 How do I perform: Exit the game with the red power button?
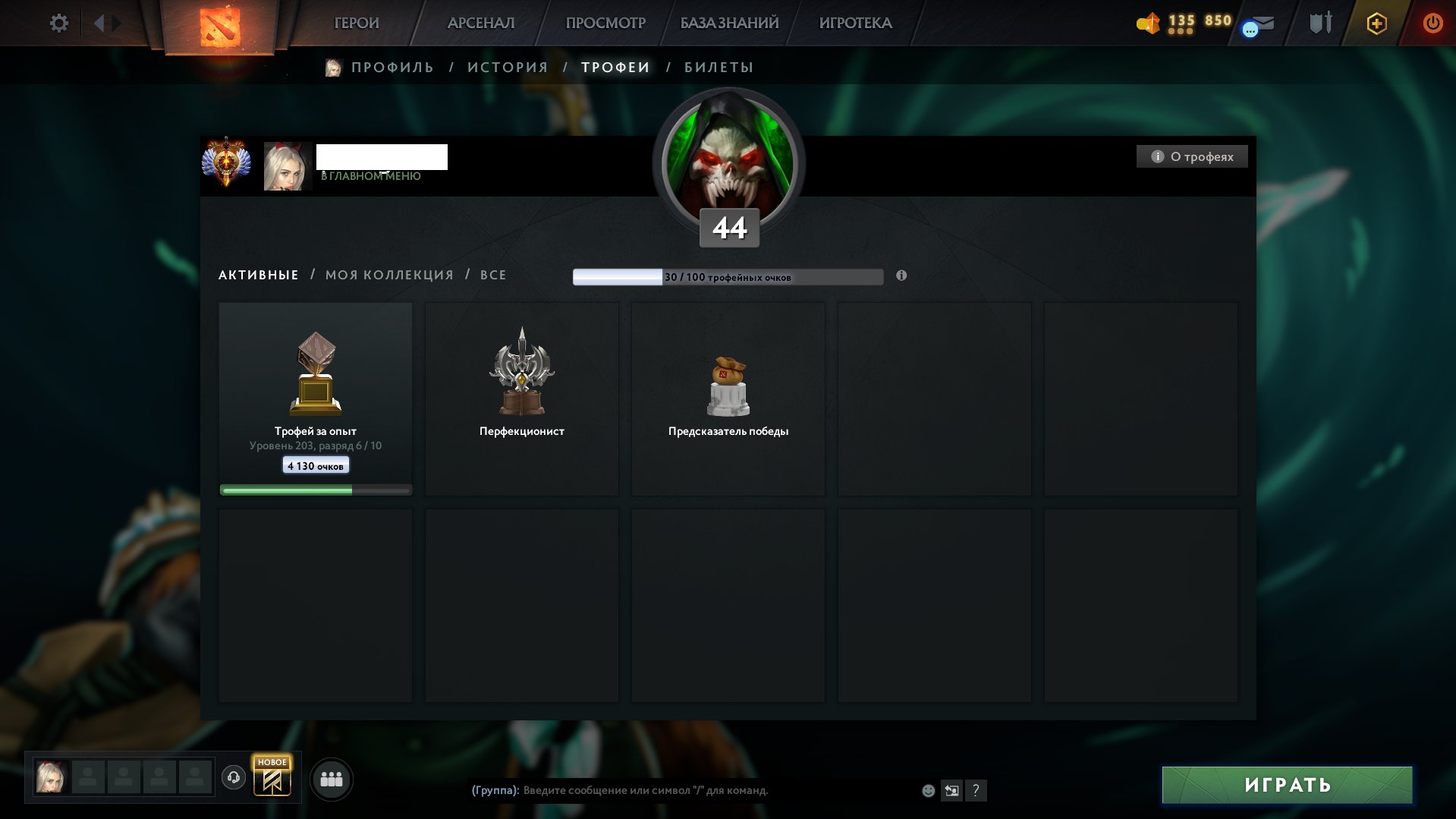(x=1432, y=24)
